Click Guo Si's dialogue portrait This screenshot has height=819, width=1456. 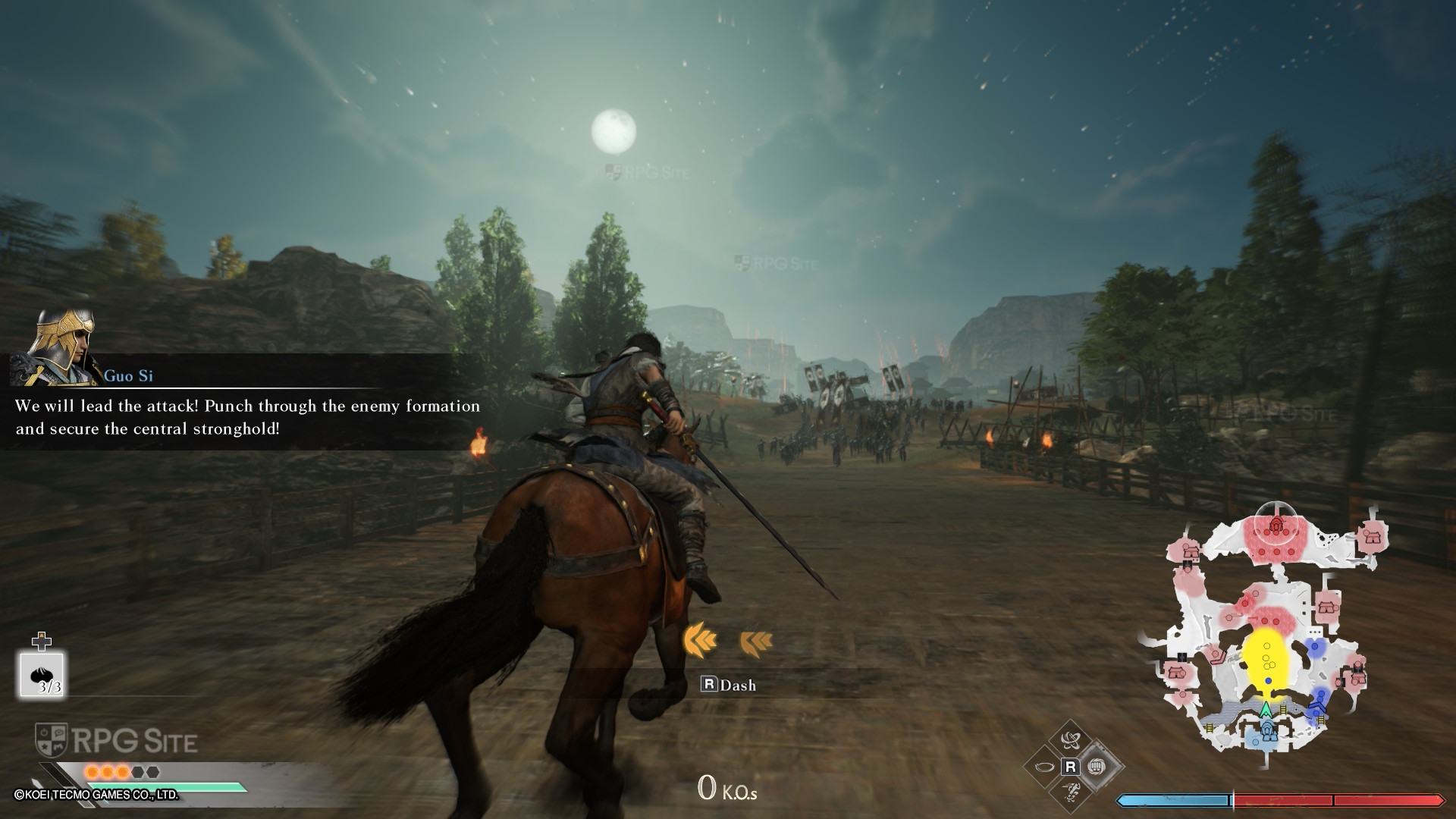(x=64, y=346)
